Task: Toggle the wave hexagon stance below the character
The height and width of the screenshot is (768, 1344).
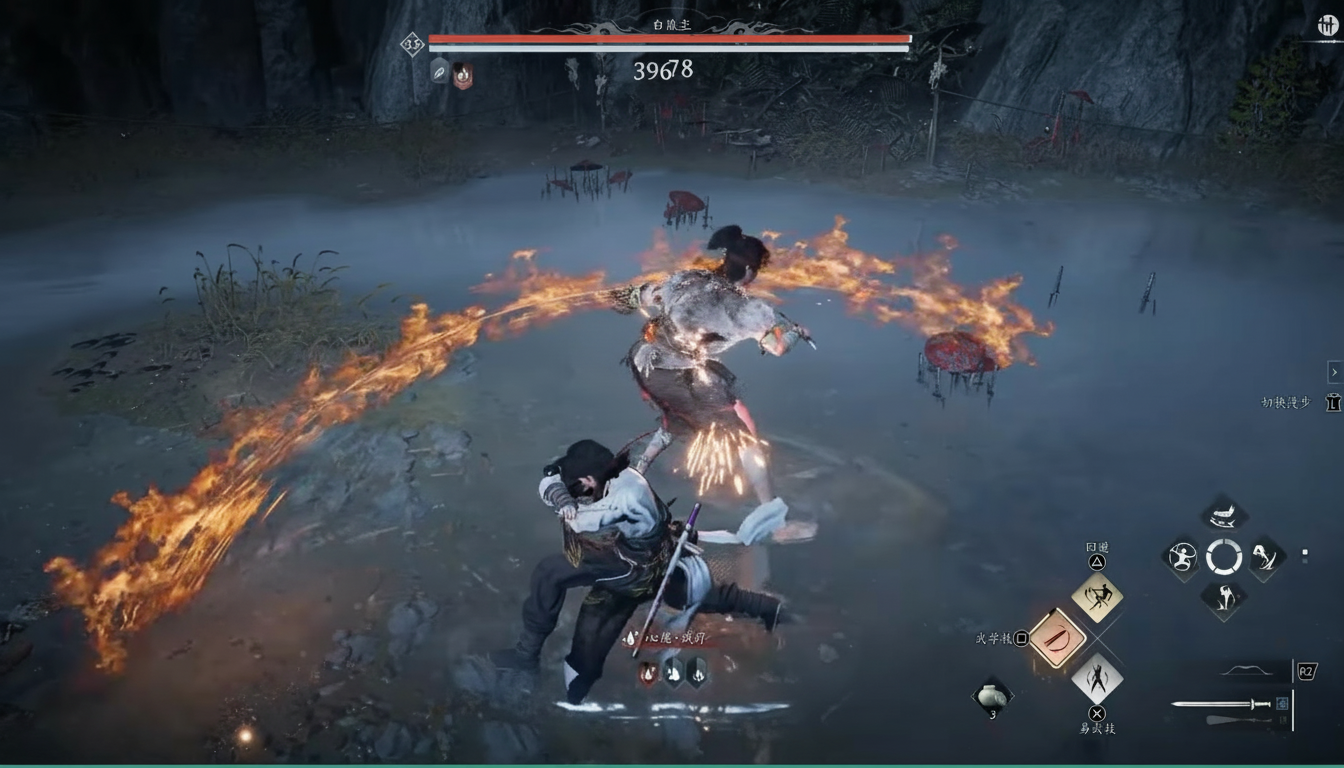Action: click(673, 673)
